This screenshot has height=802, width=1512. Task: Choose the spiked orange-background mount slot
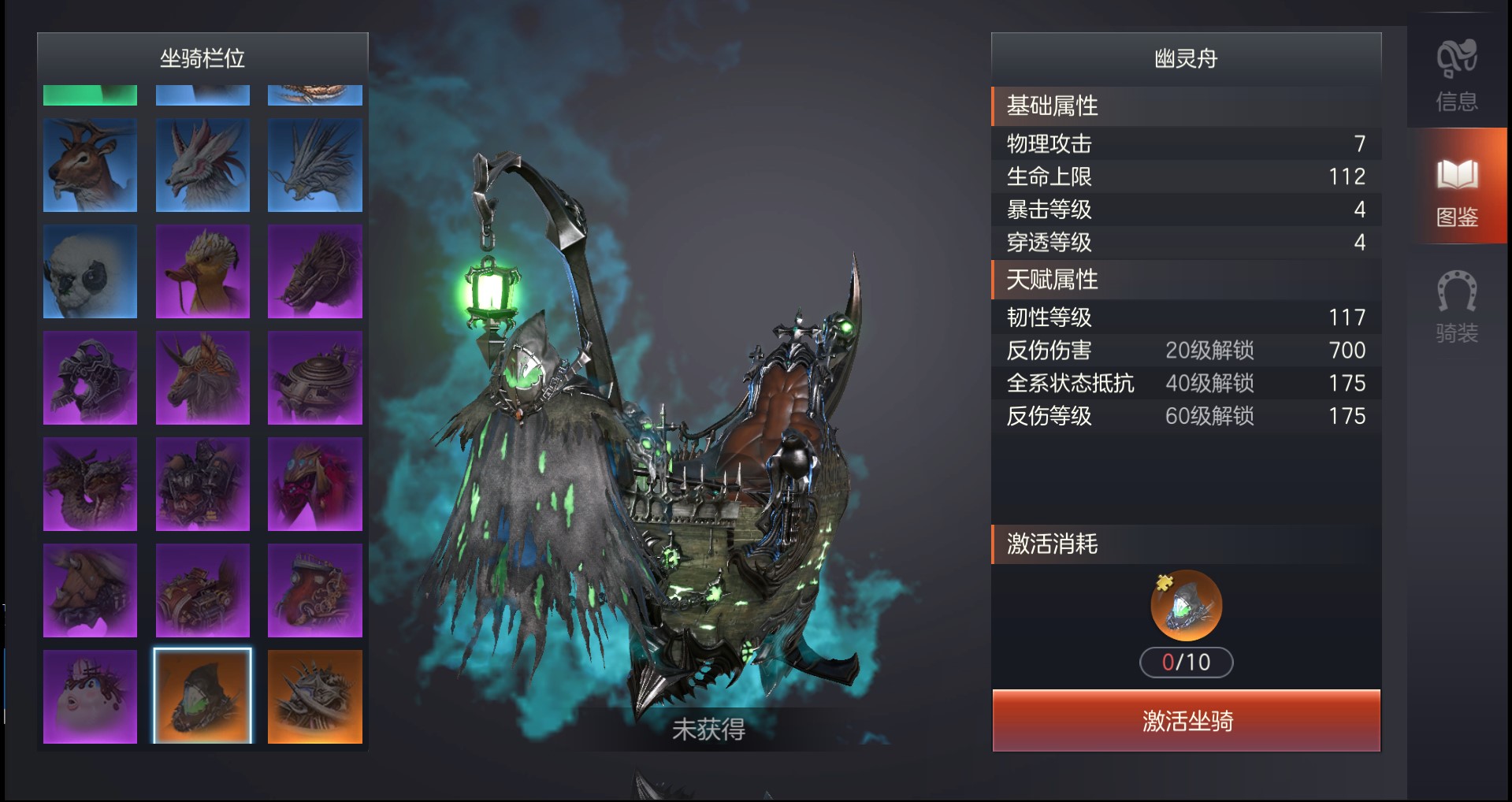click(315, 696)
